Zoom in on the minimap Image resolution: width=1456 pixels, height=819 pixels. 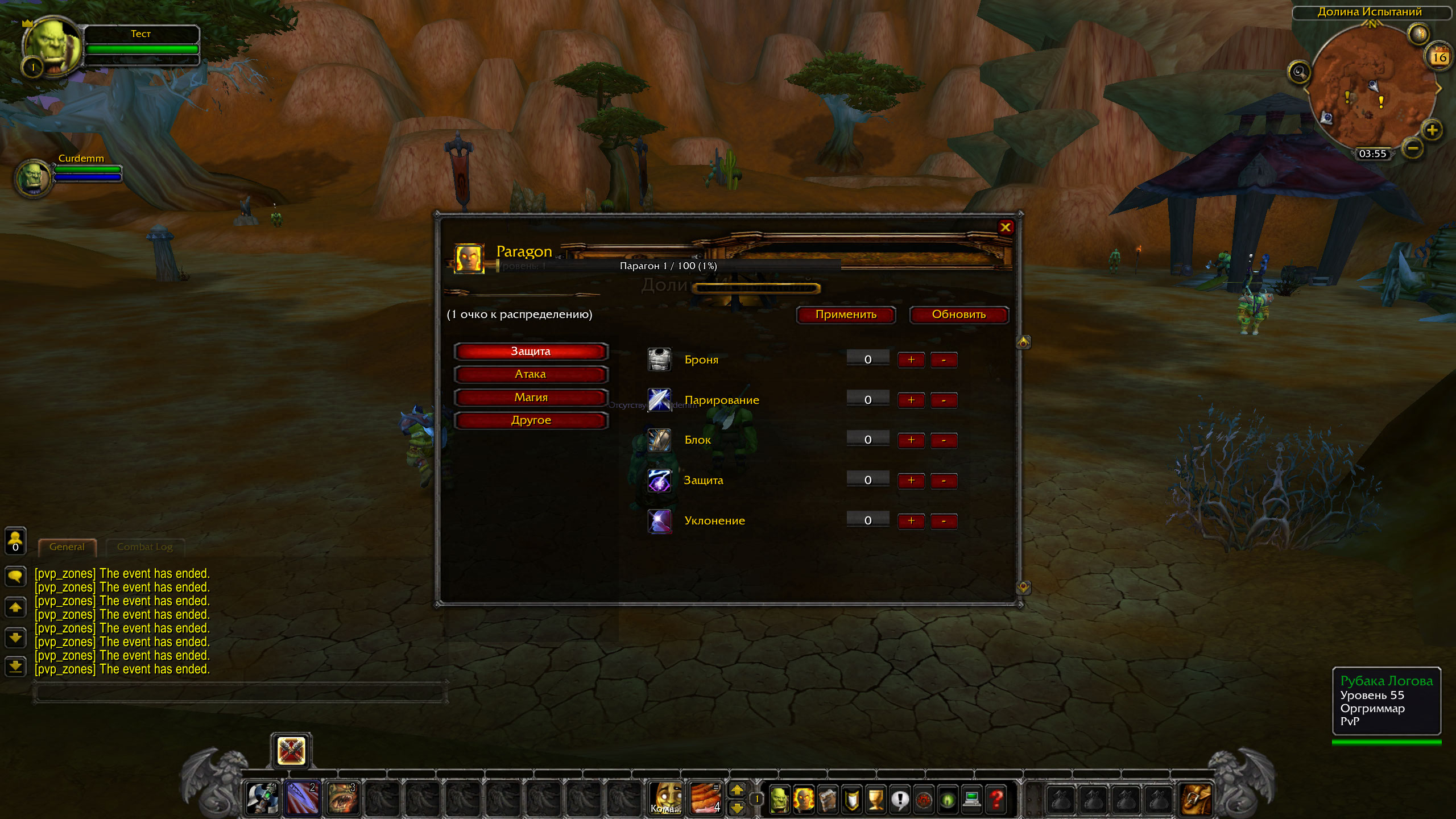coord(1432,130)
